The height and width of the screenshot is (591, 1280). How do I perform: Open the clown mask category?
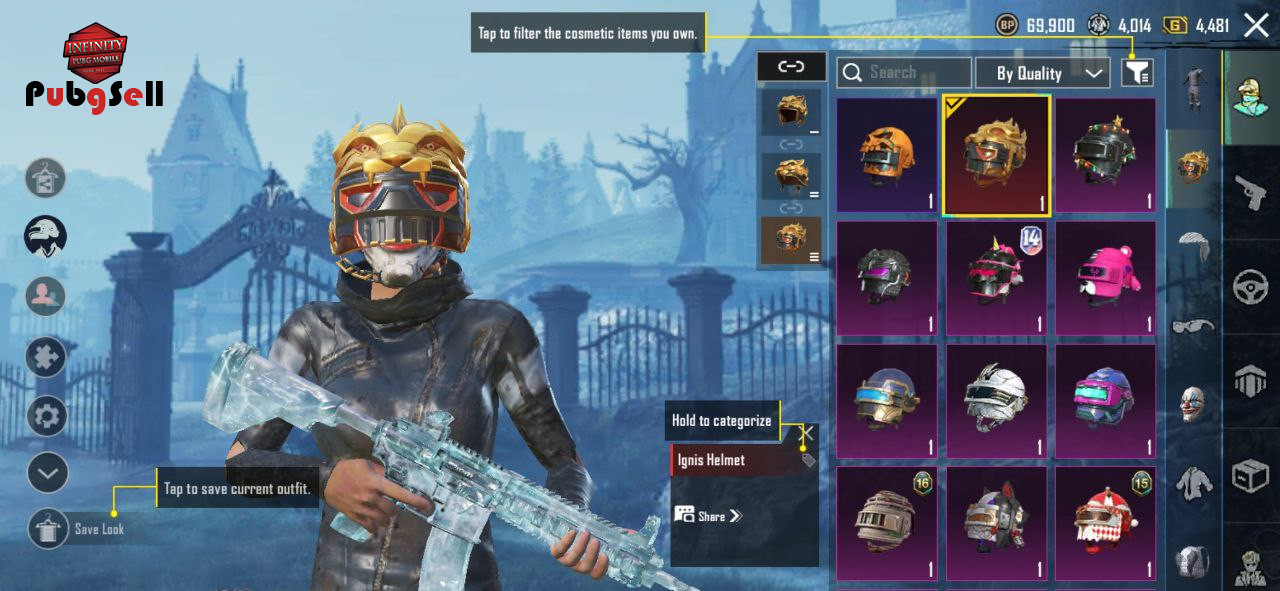[1193, 403]
